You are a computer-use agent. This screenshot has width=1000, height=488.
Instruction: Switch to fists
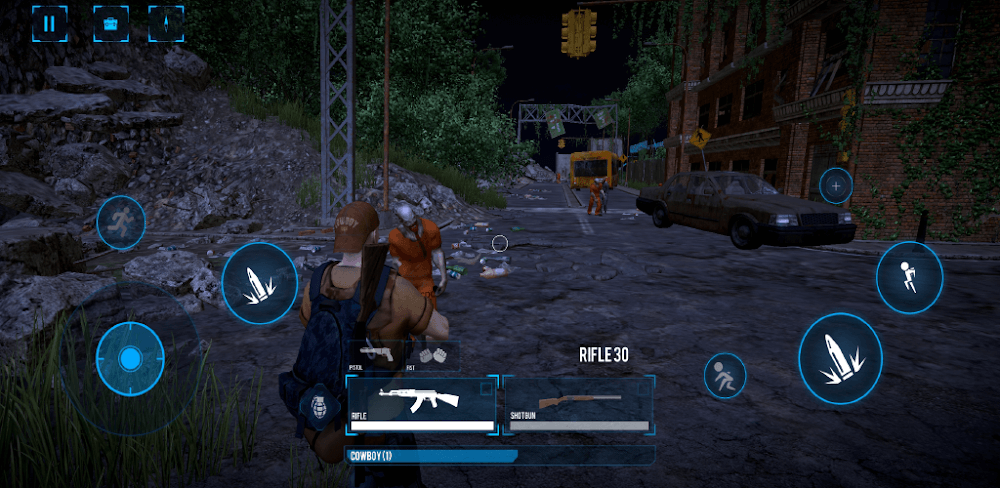[x=432, y=355]
